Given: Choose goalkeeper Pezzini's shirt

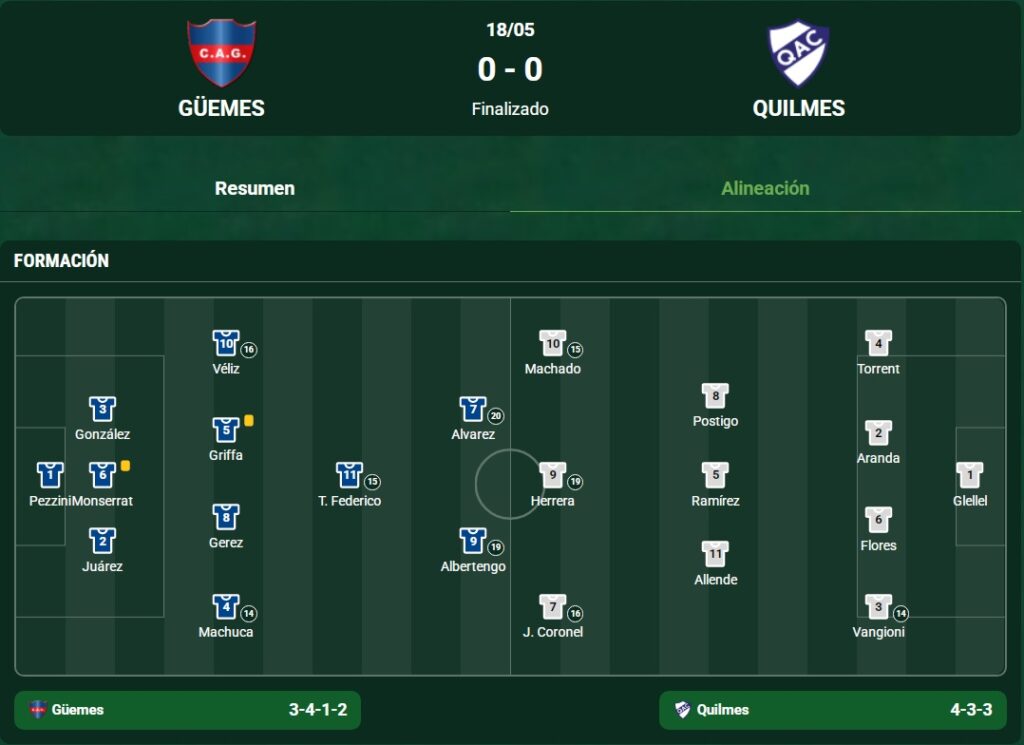Looking at the screenshot, I should tap(50, 475).
